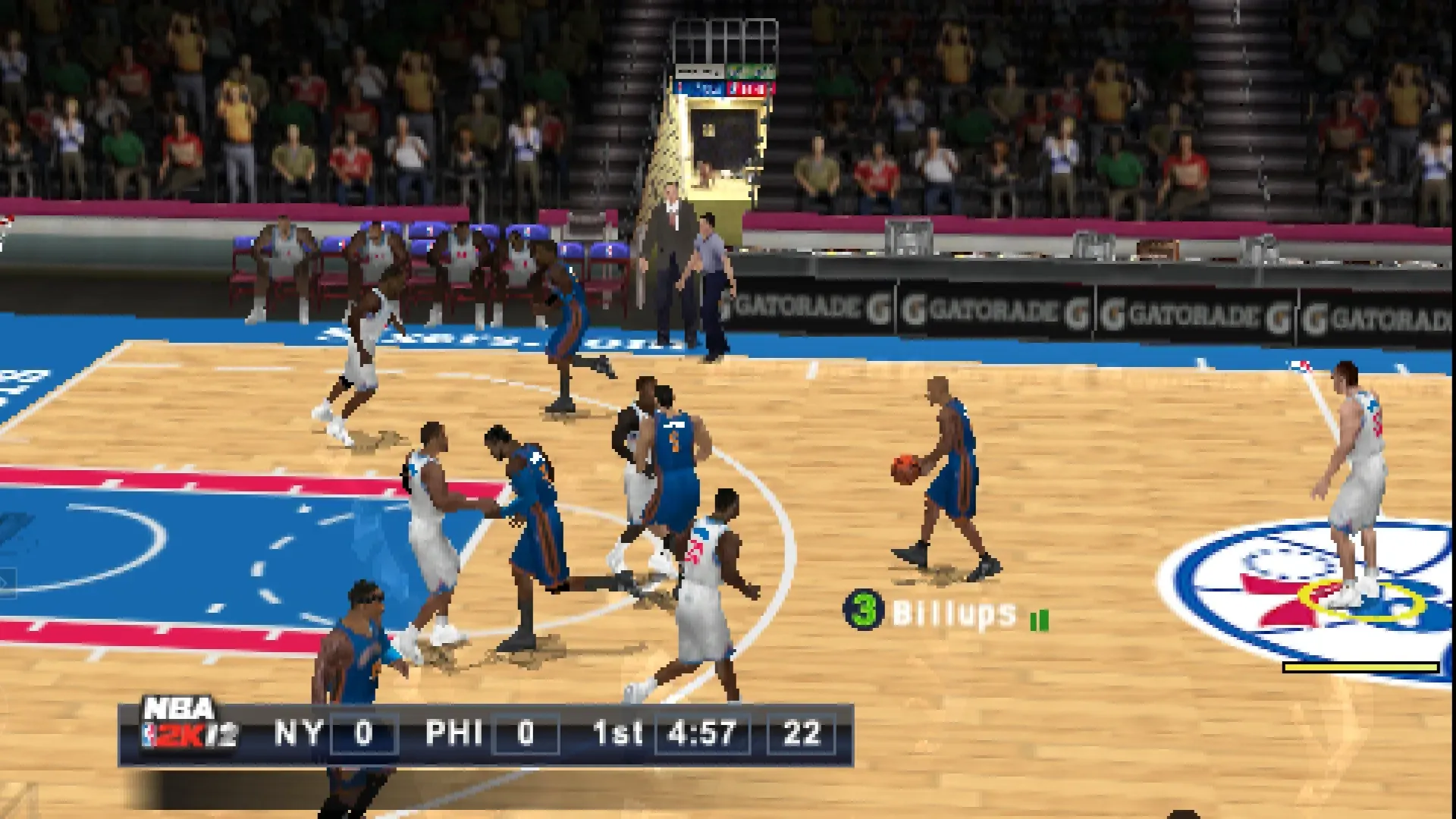Click the Billups player name tag

[954, 613]
